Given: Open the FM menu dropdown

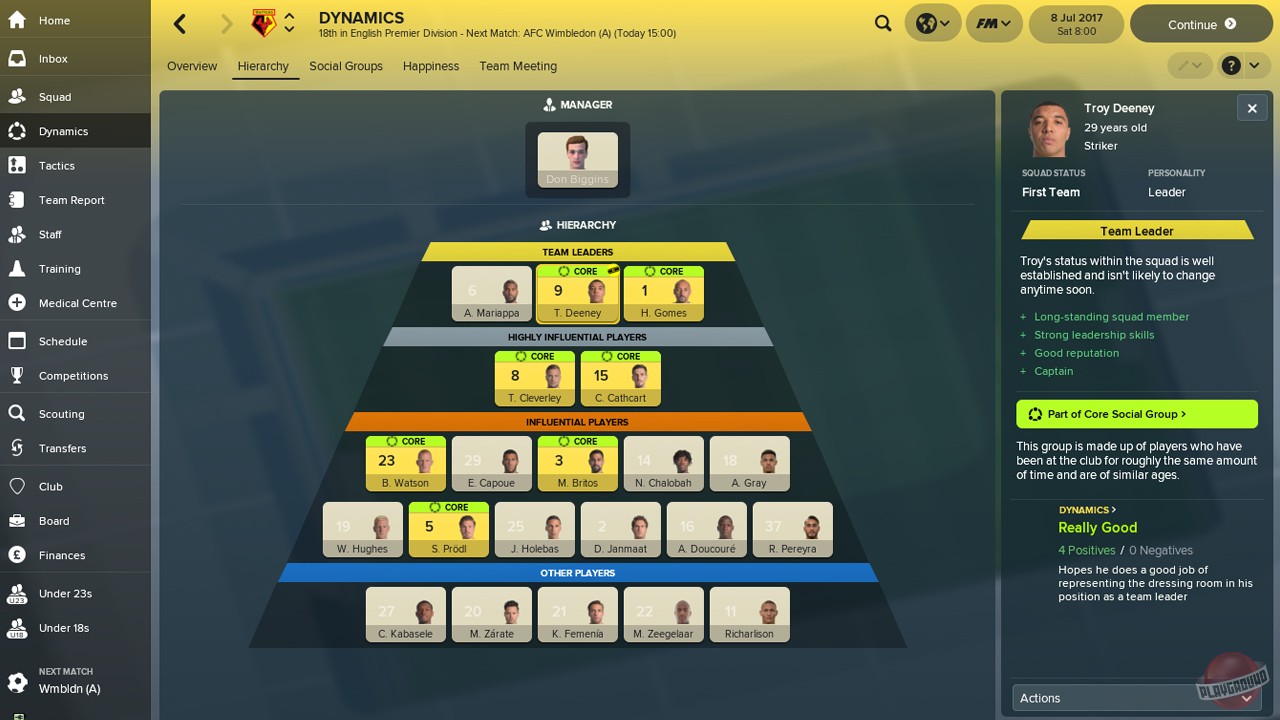Looking at the screenshot, I should tap(993, 22).
